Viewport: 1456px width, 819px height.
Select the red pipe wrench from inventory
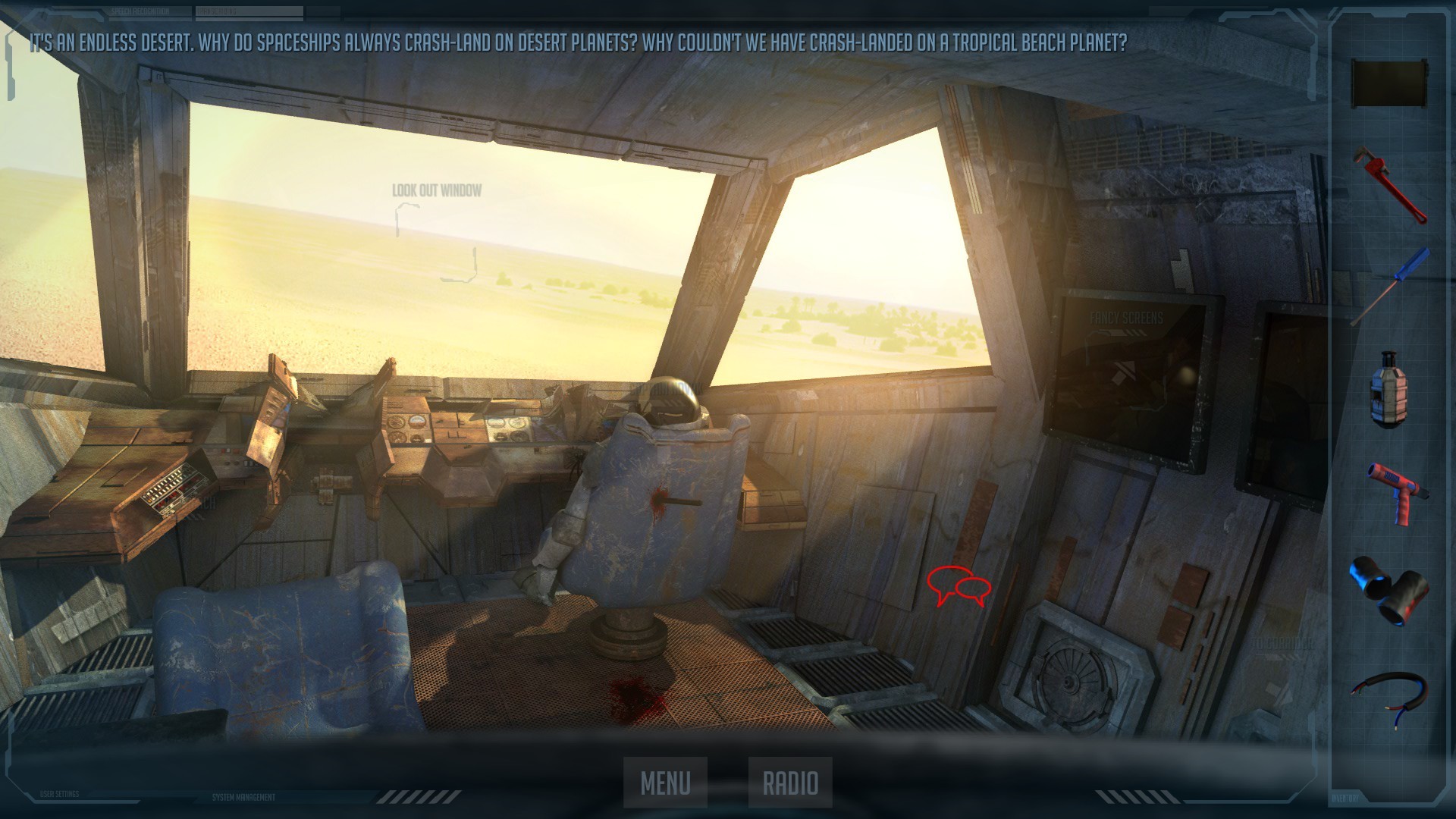pyautogui.click(x=1390, y=184)
